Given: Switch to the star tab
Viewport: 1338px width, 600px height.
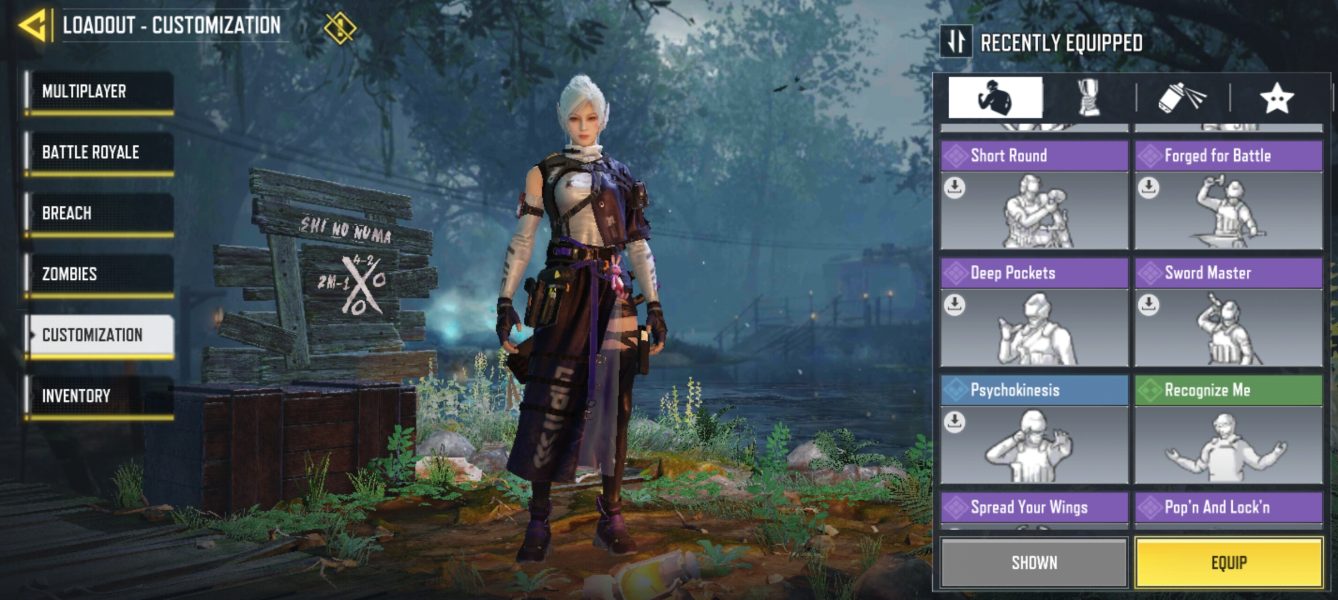Looking at the screenshot, I should pos(1277,98).
